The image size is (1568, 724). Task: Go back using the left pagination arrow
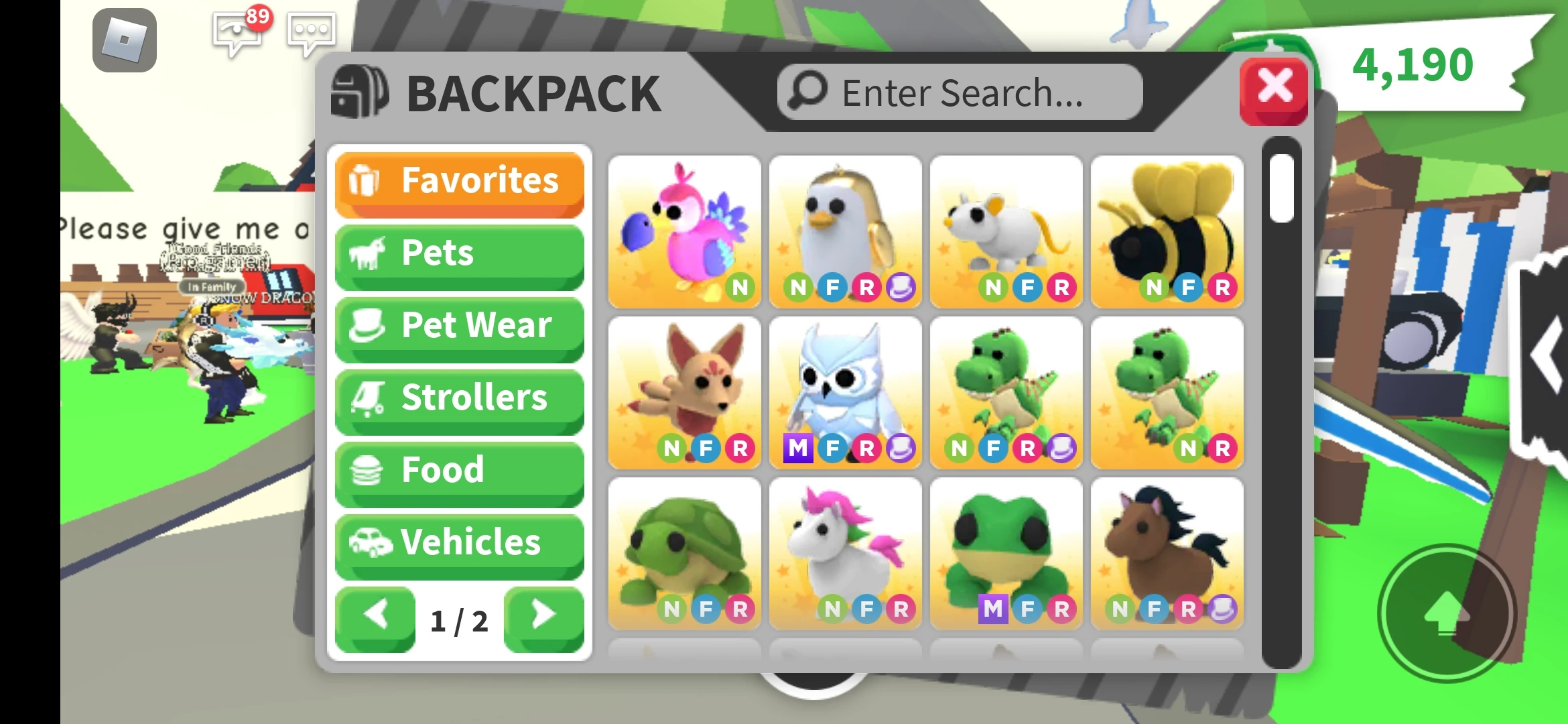point(375,615)
